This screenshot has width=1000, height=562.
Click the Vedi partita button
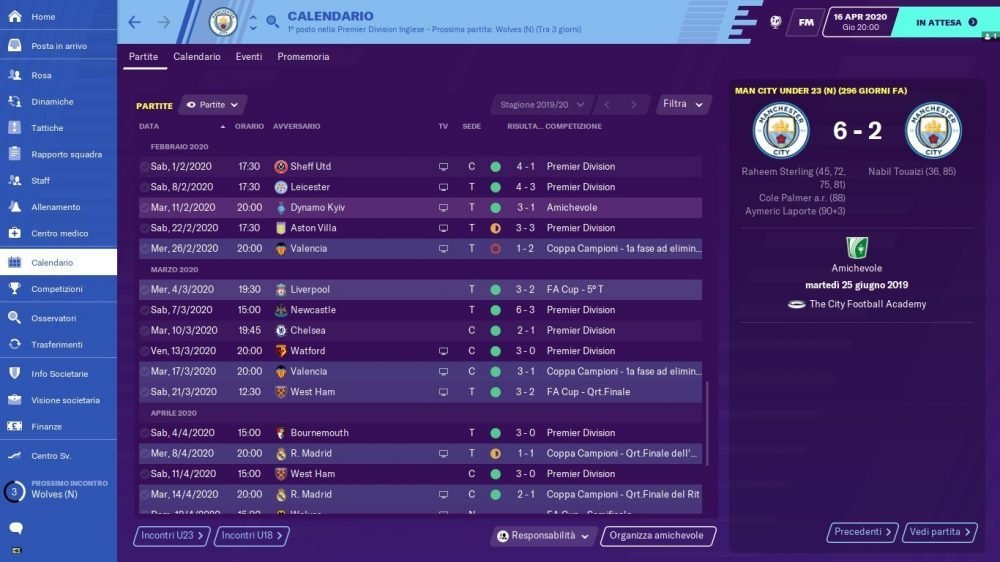(x=939, y=532)
